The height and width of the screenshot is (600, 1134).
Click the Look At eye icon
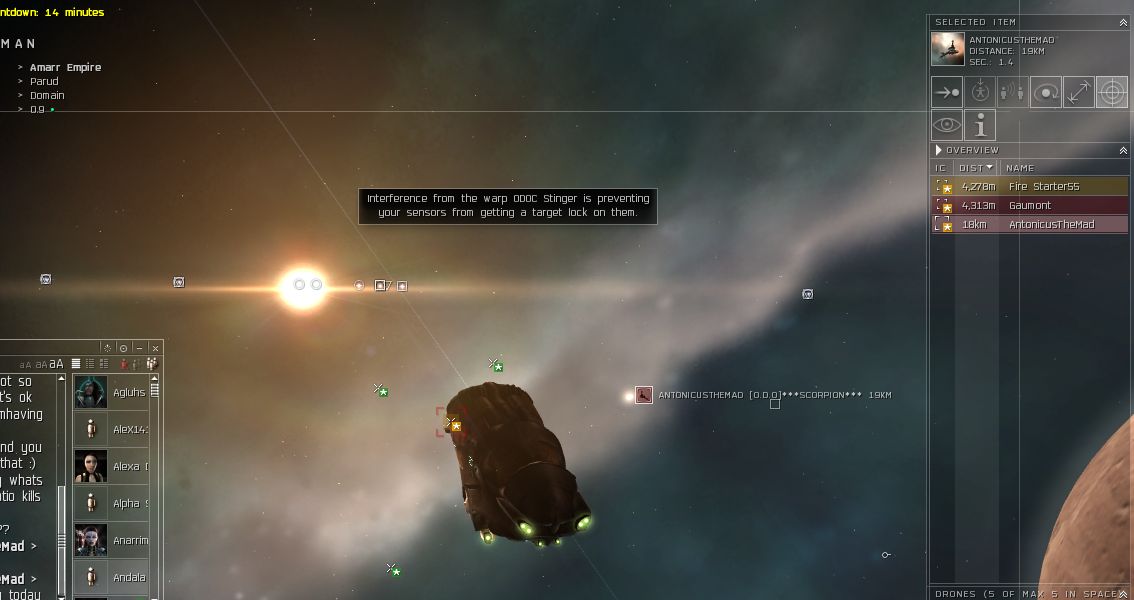coord(946,125)
